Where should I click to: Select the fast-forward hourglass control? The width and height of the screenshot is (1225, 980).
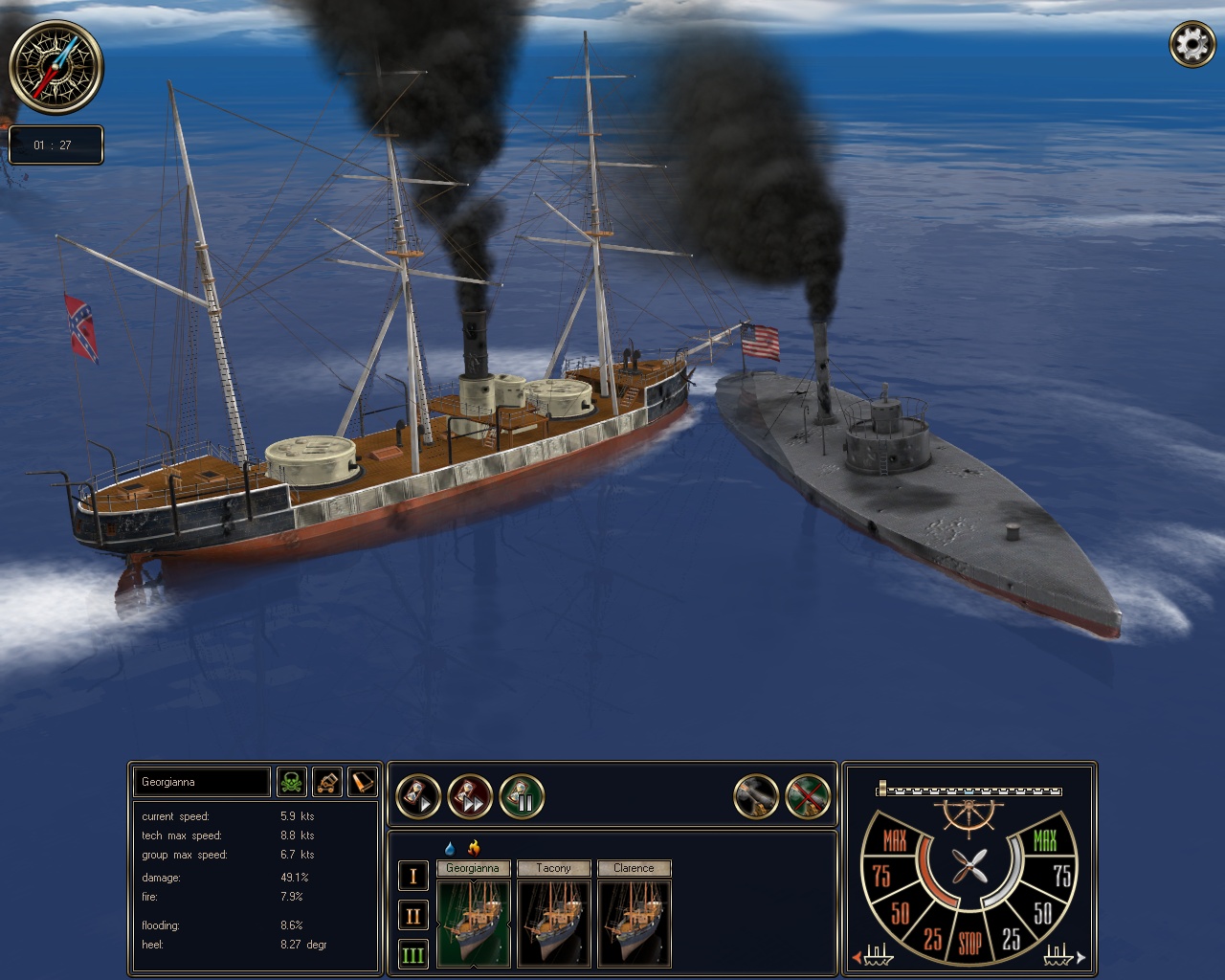click(x=468, y=797)
